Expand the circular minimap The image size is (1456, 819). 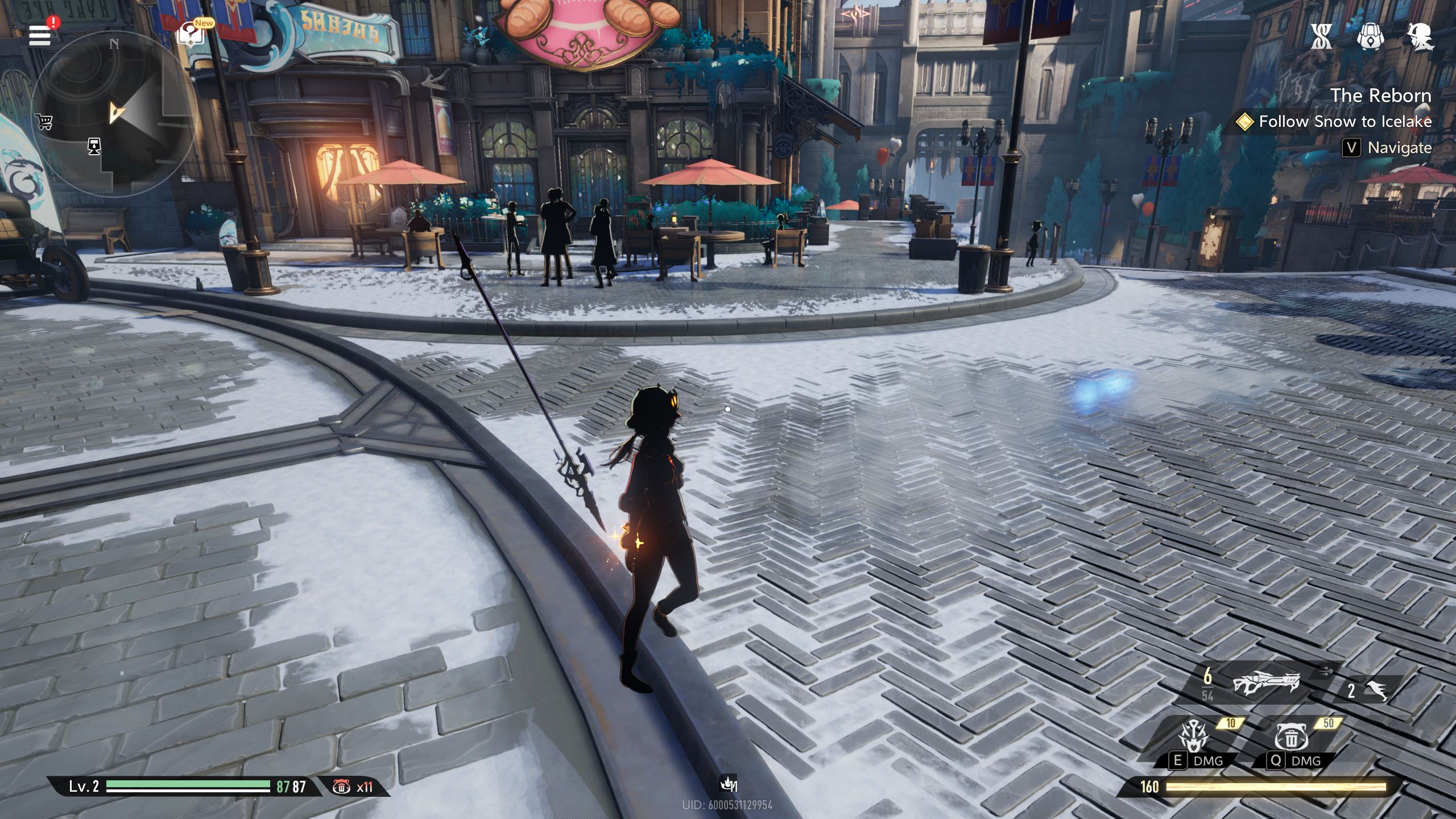114,114
